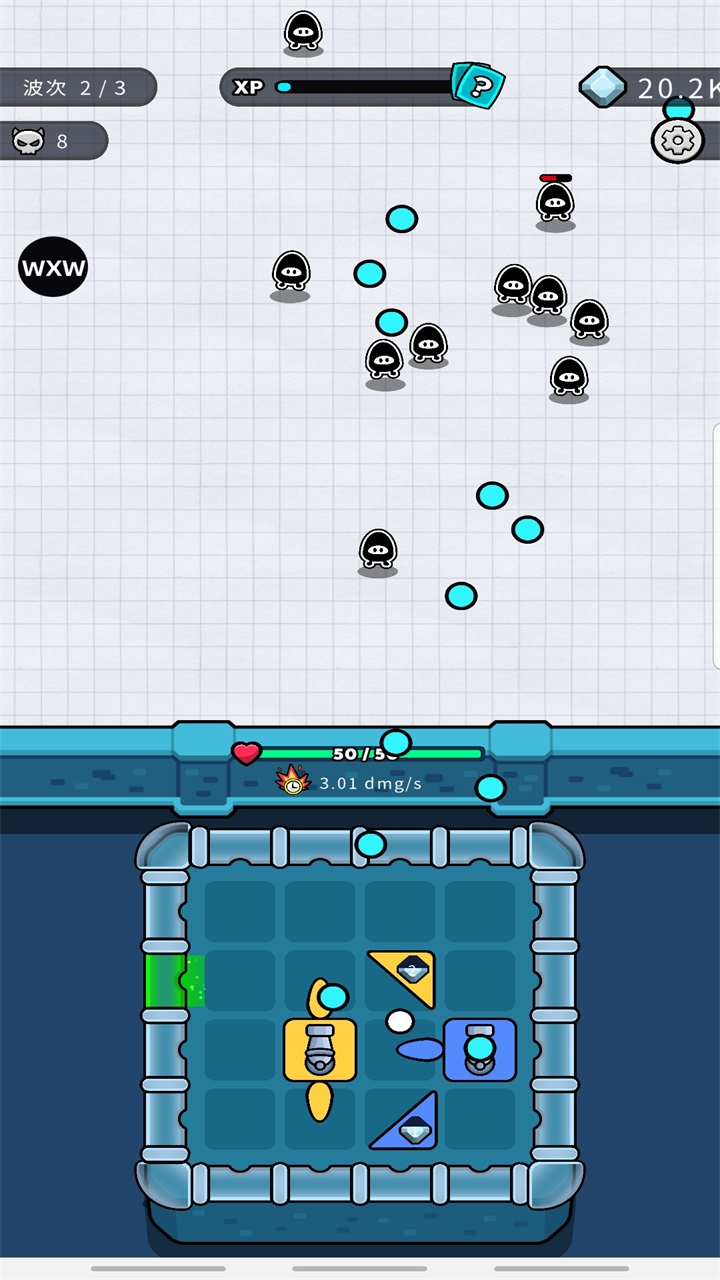Open the settings gear icon
Viewport: 720px width, 1280px height.
click(677, 141)
